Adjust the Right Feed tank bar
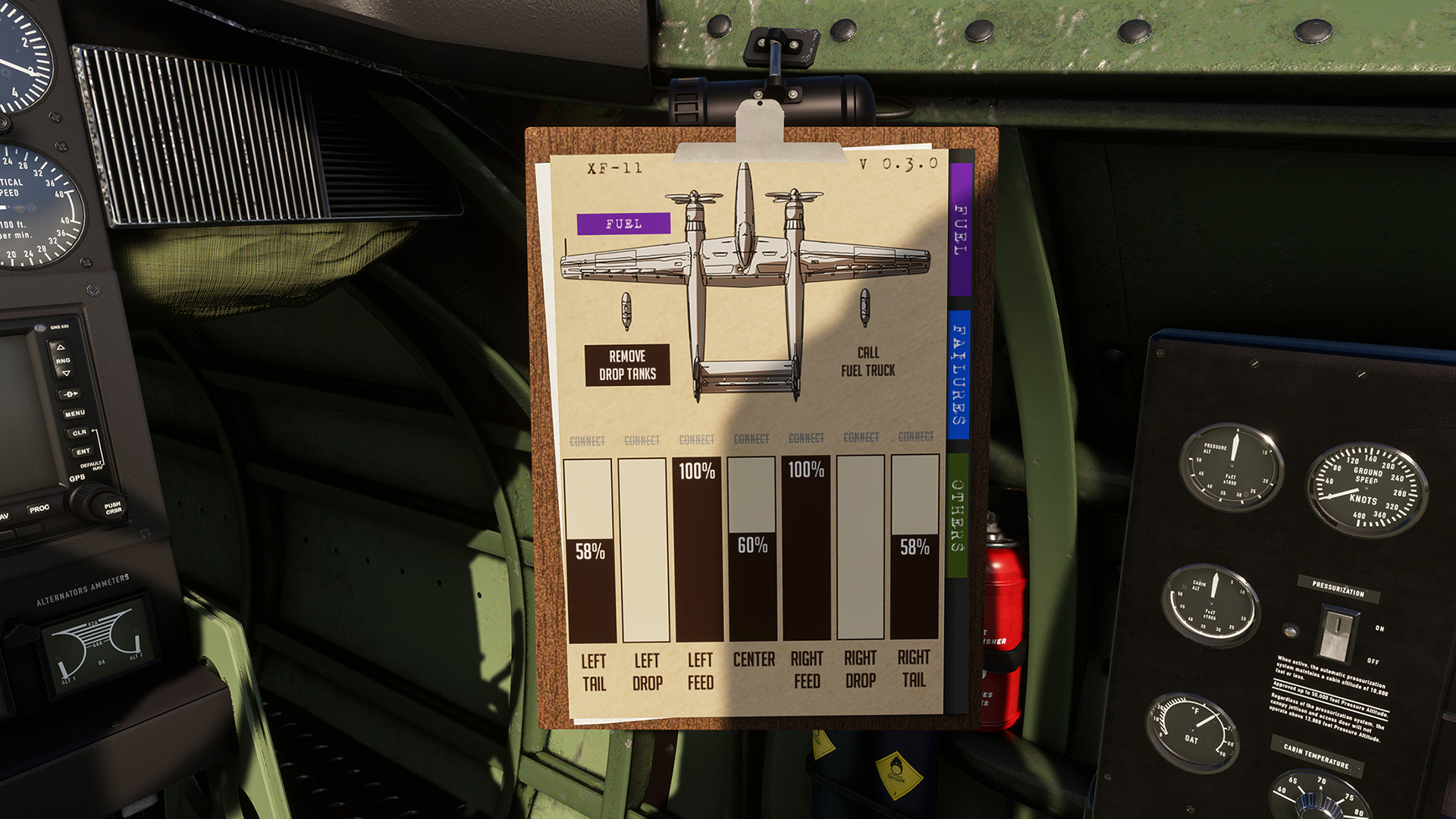 coord(806,548)
